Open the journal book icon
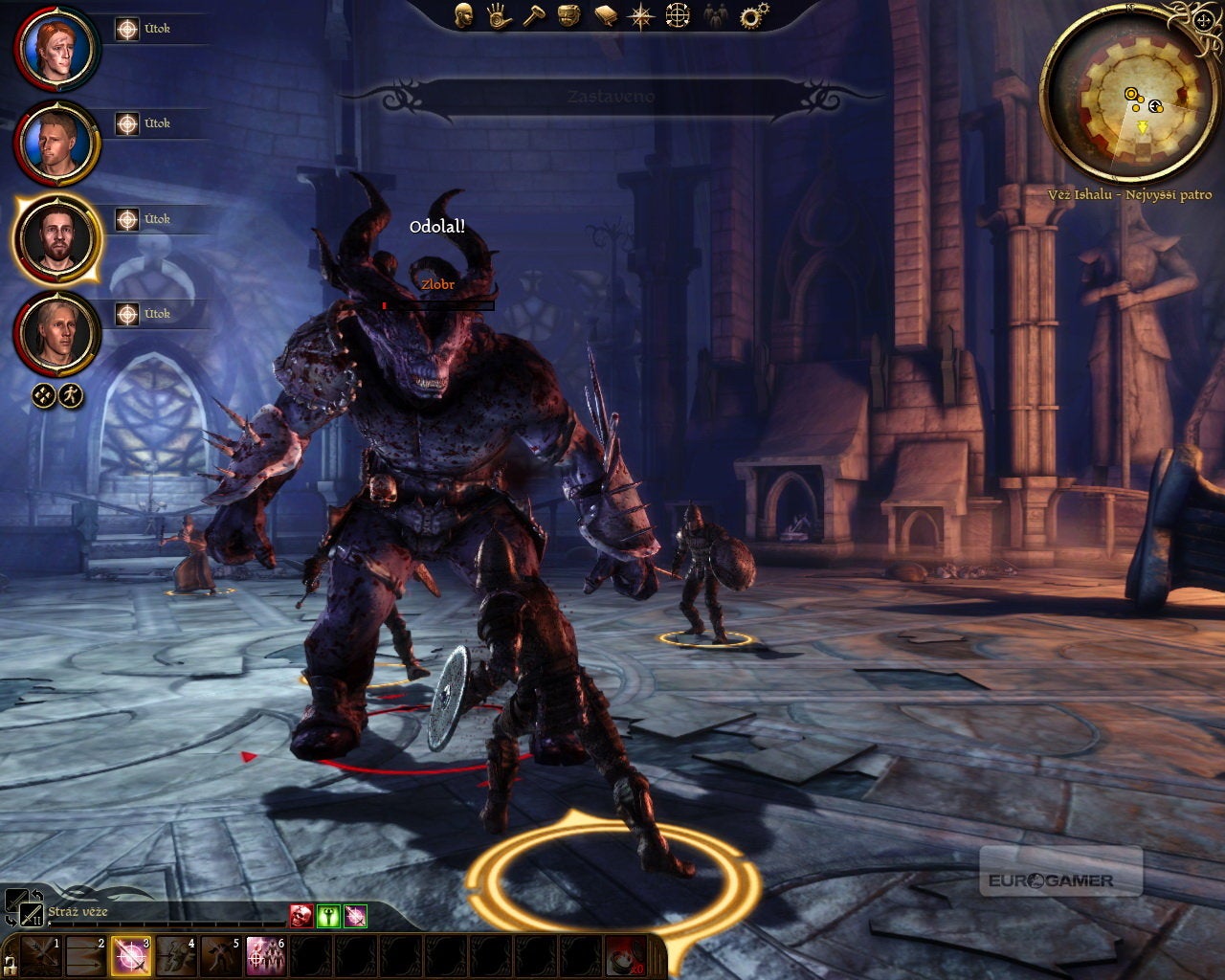The image size is (1225, 980). pos(605,15)
